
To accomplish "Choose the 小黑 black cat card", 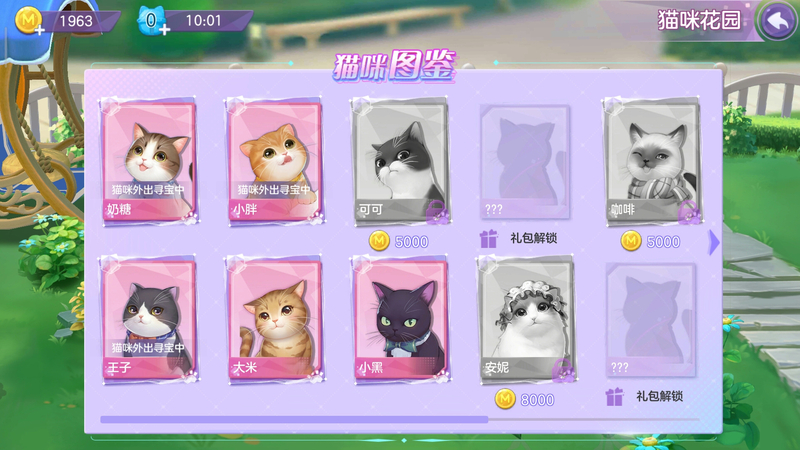I will click(x=399, y=319).
